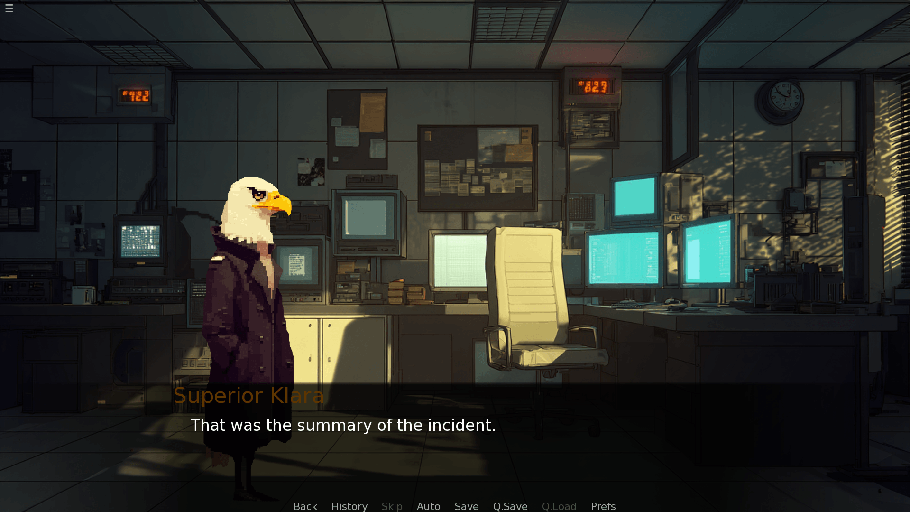Open the Save screen
This screenshot has height=512, width=910.
tap(466, 506)
